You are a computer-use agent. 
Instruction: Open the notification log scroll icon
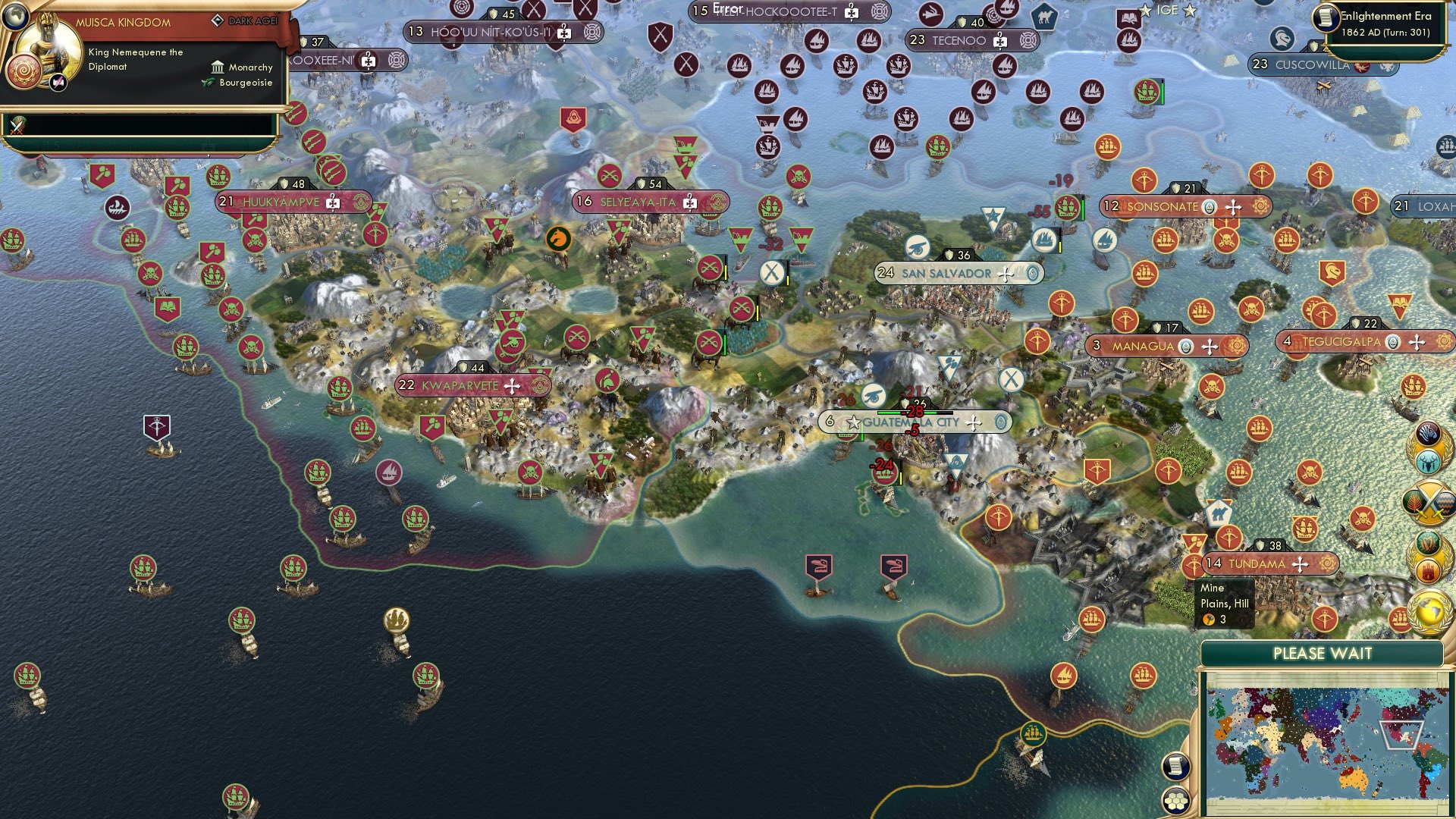click(x=1175, y=767)
